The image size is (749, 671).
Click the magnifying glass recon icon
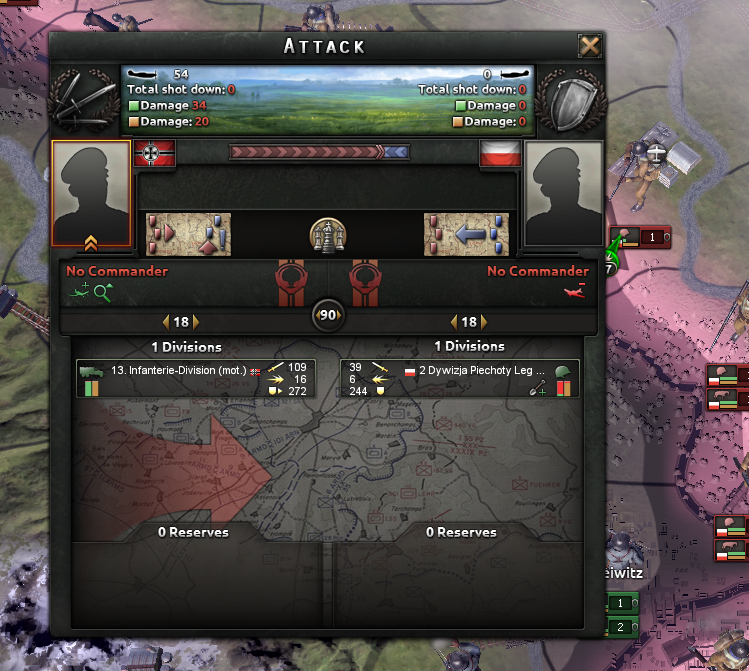(102, 291)
